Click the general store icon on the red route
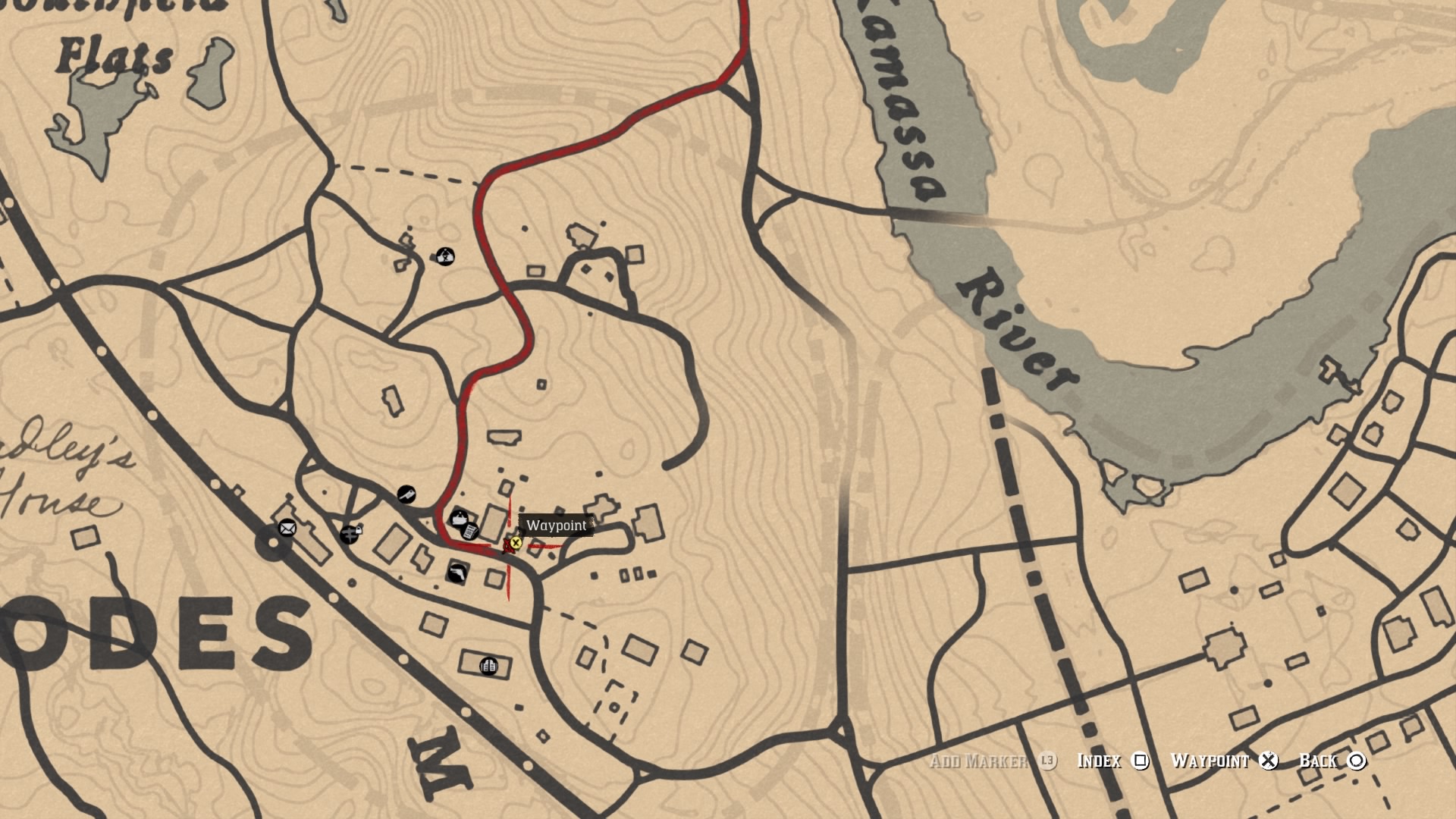 pos(460,519)
